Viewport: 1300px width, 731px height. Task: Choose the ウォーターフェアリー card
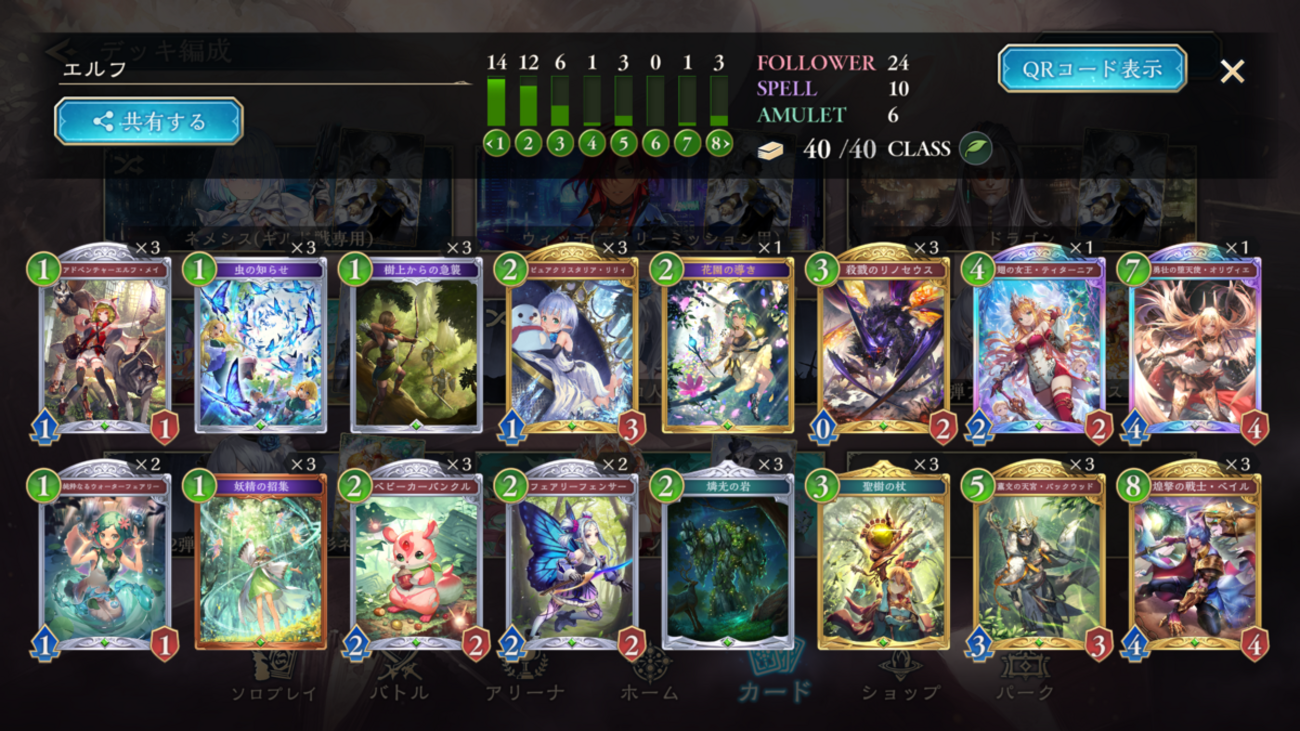(105, 562)
